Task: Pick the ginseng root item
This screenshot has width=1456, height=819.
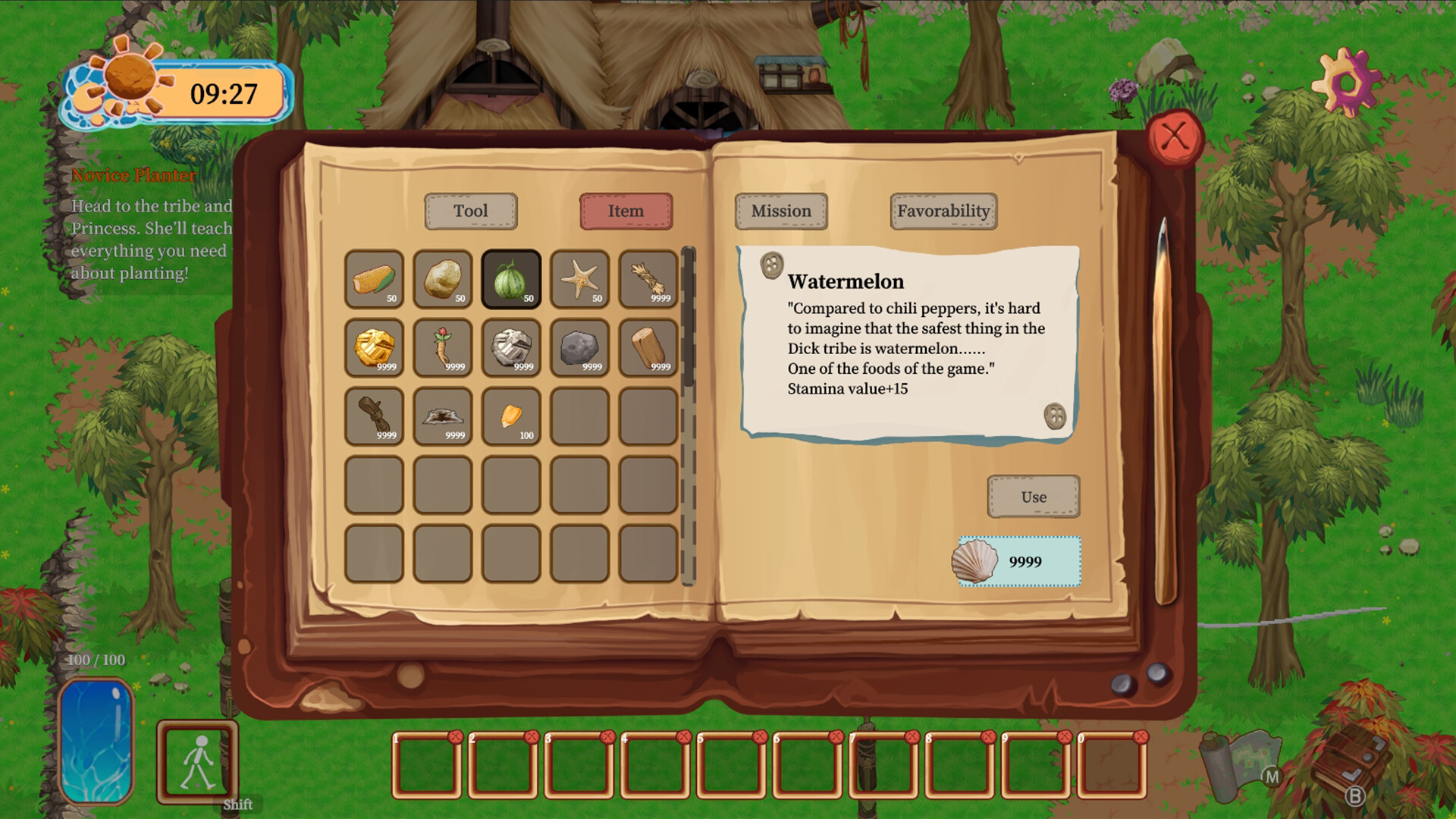Action: 443,347
